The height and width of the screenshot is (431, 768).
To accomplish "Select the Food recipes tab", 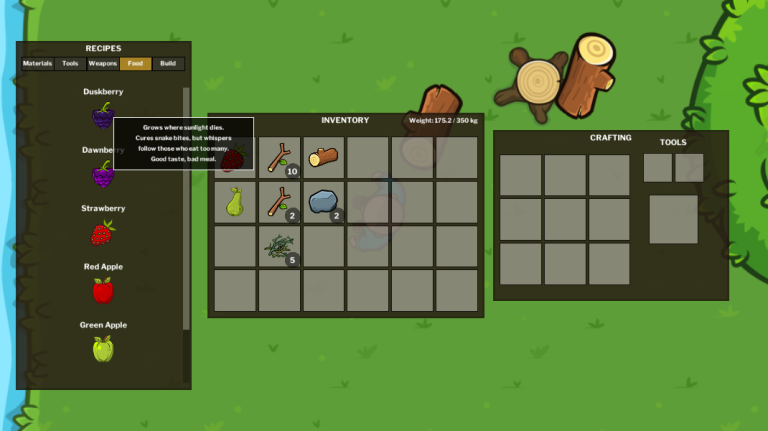I will coord(136,64).
